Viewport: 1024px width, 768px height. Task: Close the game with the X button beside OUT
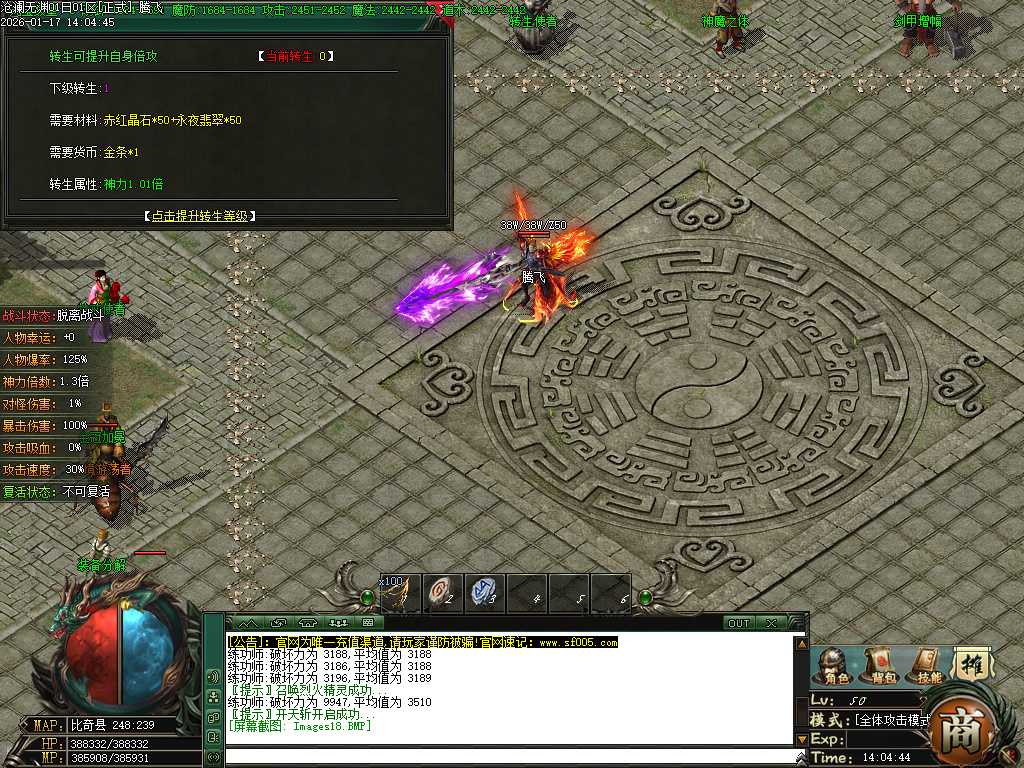(x=771, y=623)
